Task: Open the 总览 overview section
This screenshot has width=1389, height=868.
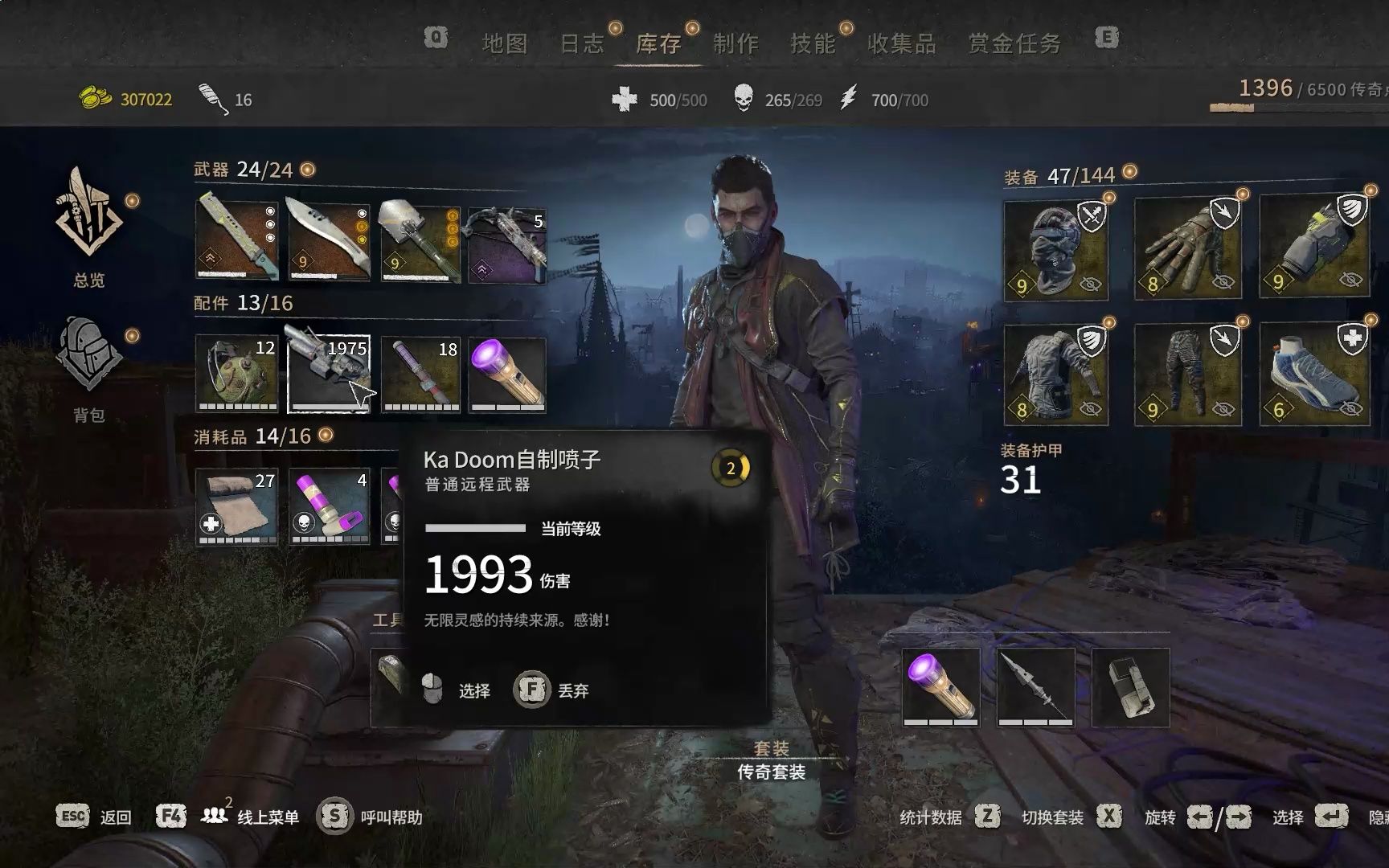Action: pos(89,225)
